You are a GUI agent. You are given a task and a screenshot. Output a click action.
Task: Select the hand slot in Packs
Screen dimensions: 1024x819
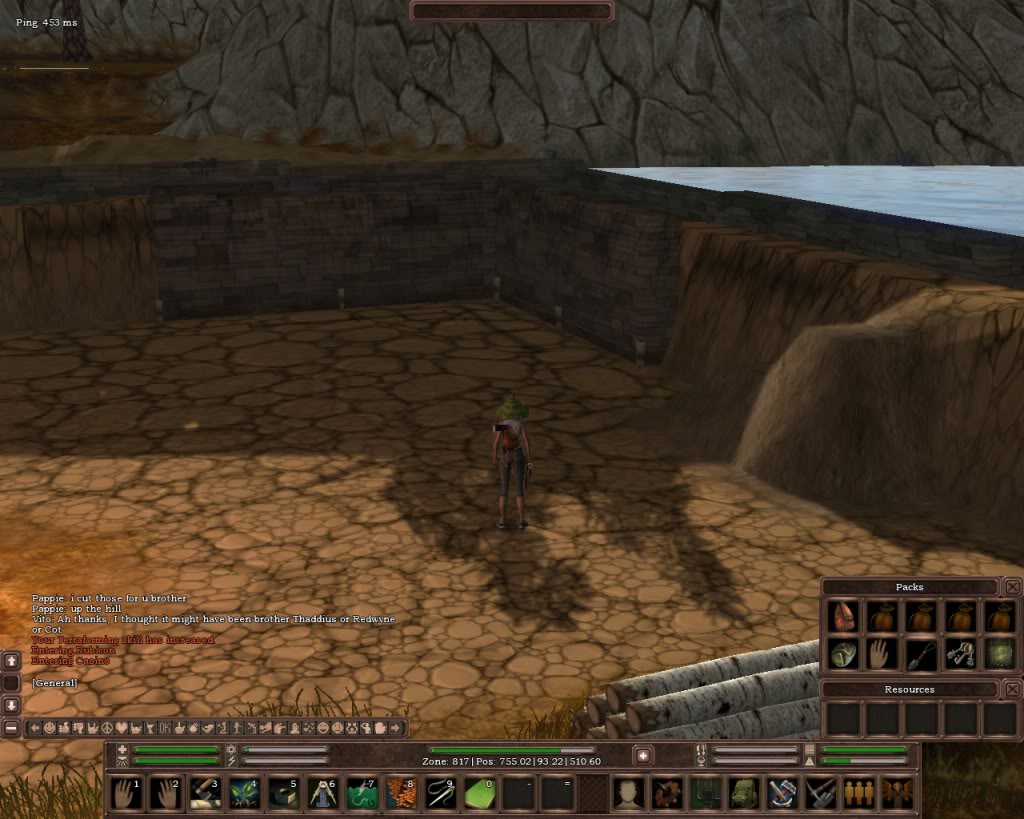[x=881, y=655]
